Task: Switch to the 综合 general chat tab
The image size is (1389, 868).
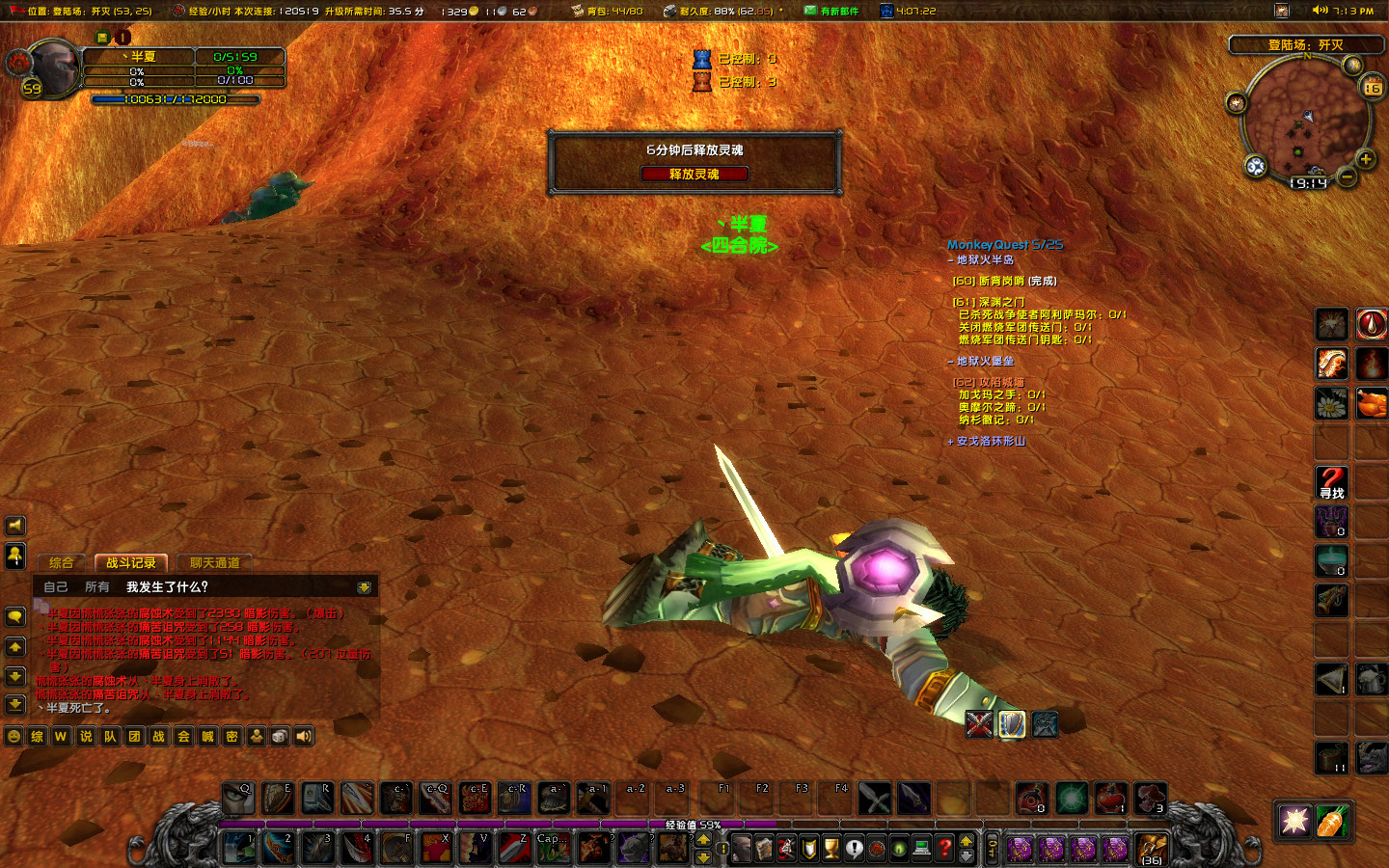Action: click(x=62, y=562)
